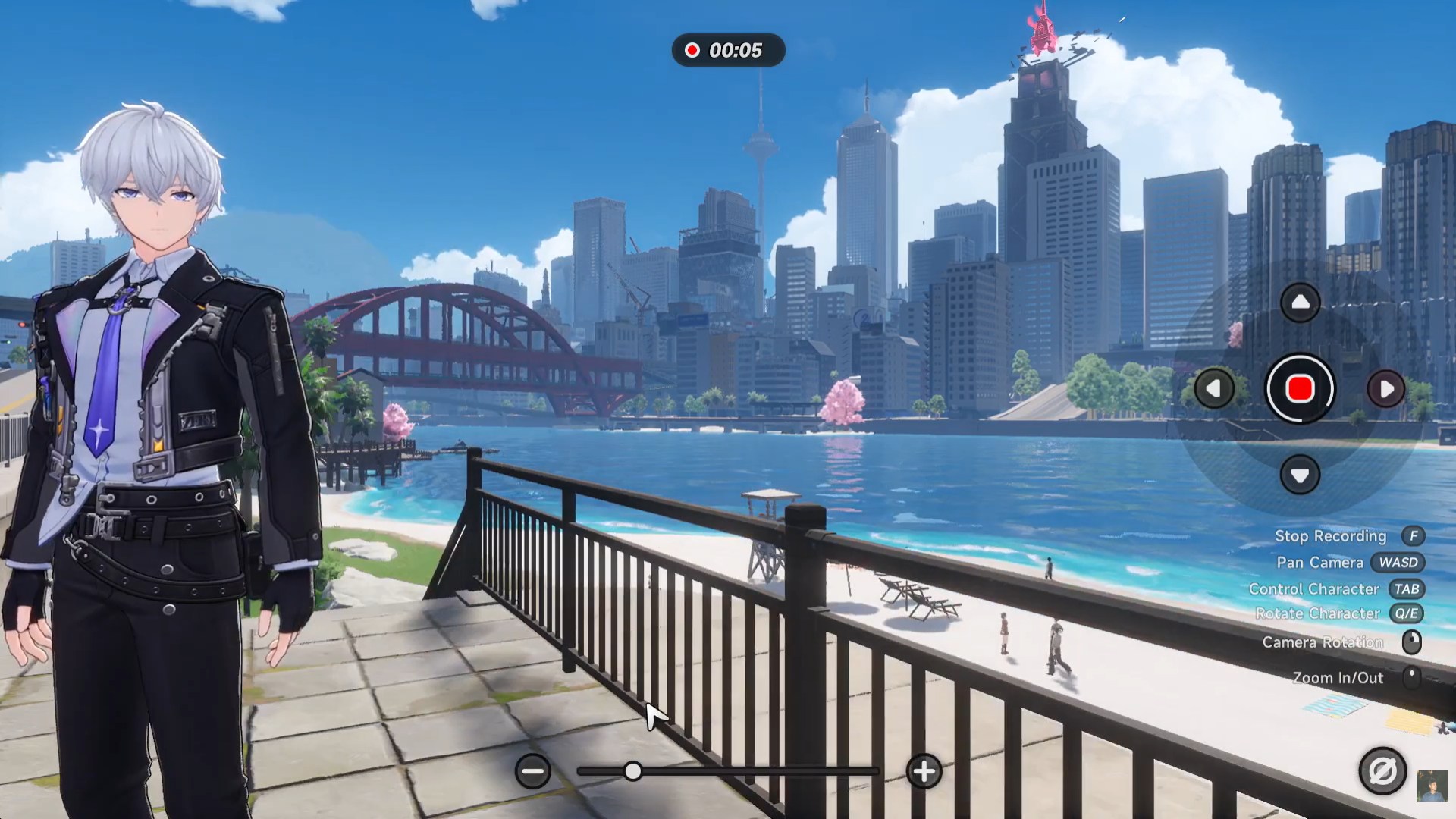Click the zoom out minus icon
Screen dimensions: 1456x819
coord(533,772)
